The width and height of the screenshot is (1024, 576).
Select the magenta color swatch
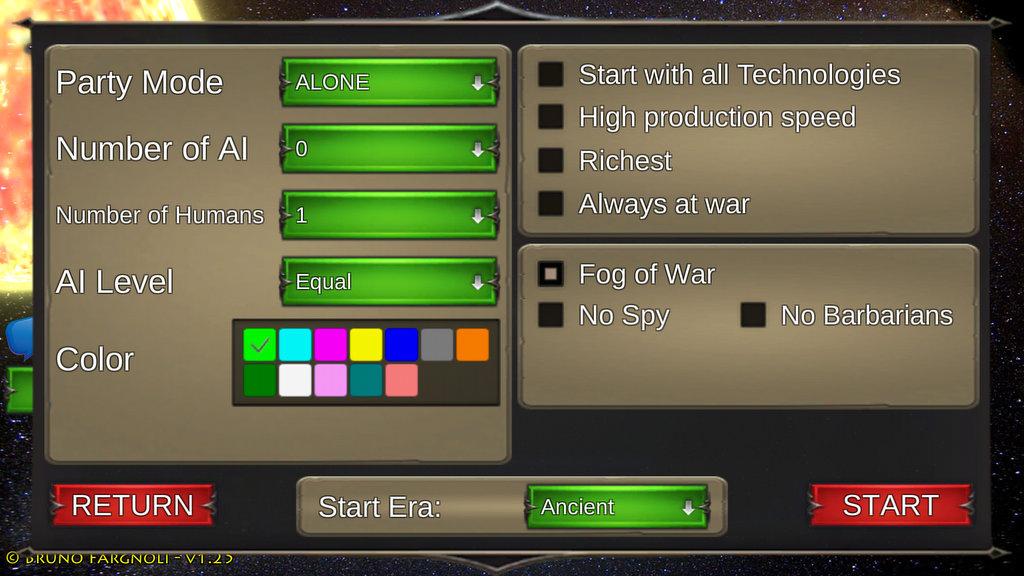[x=331, y=345]
